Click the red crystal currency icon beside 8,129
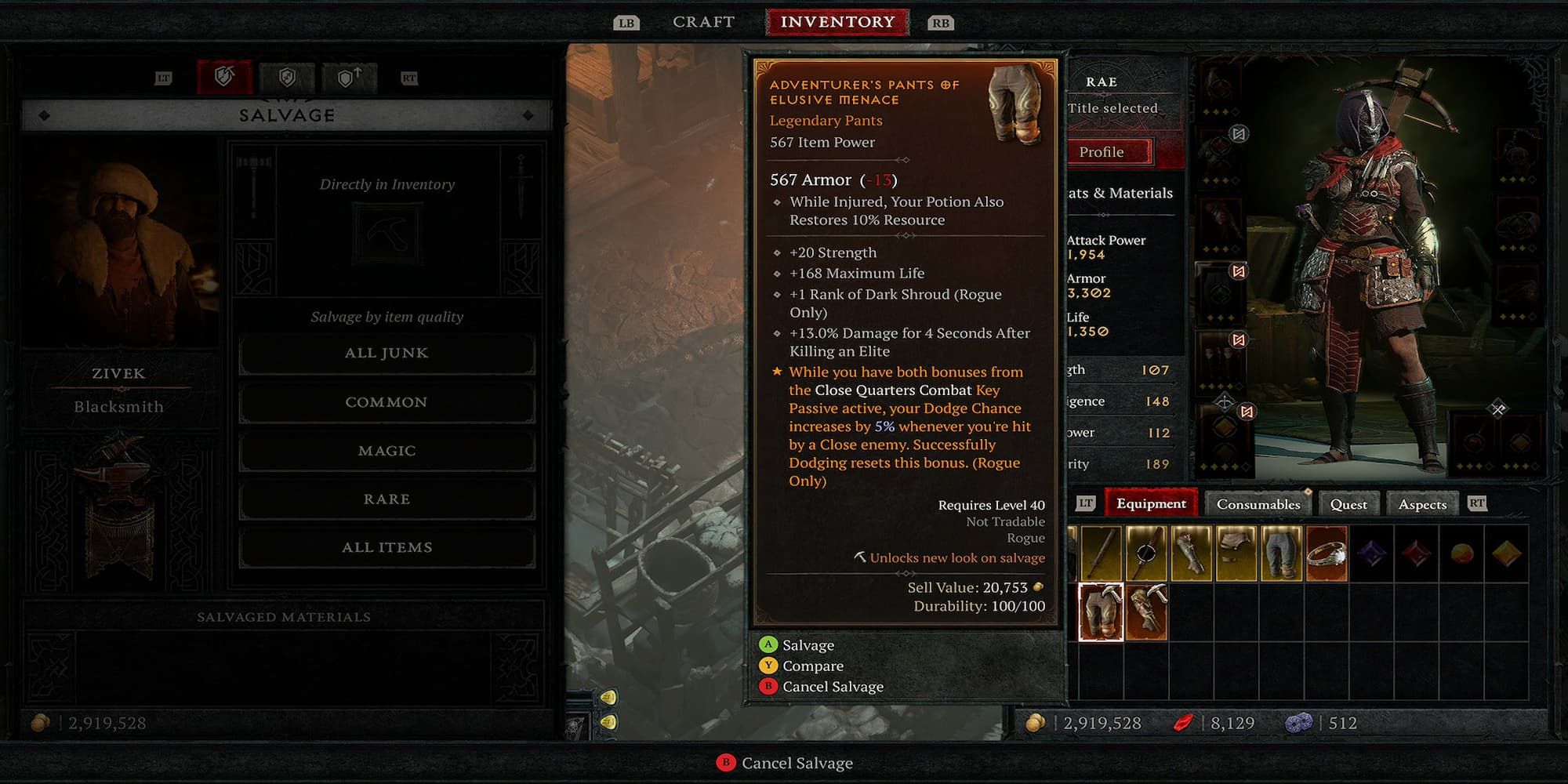Viewport: 1568px width, 784px height. [1186, 723]
